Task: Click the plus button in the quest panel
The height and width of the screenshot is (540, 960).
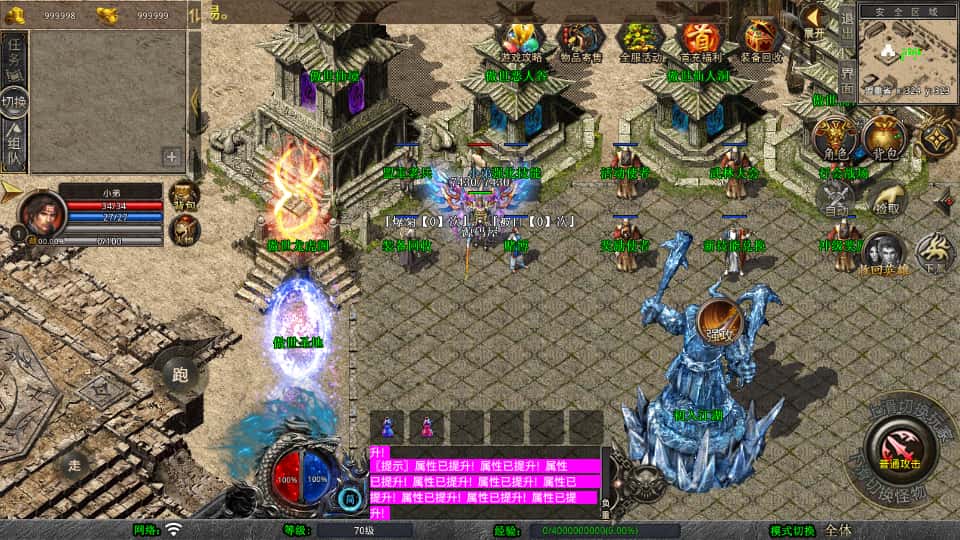Action: point(172,156)
